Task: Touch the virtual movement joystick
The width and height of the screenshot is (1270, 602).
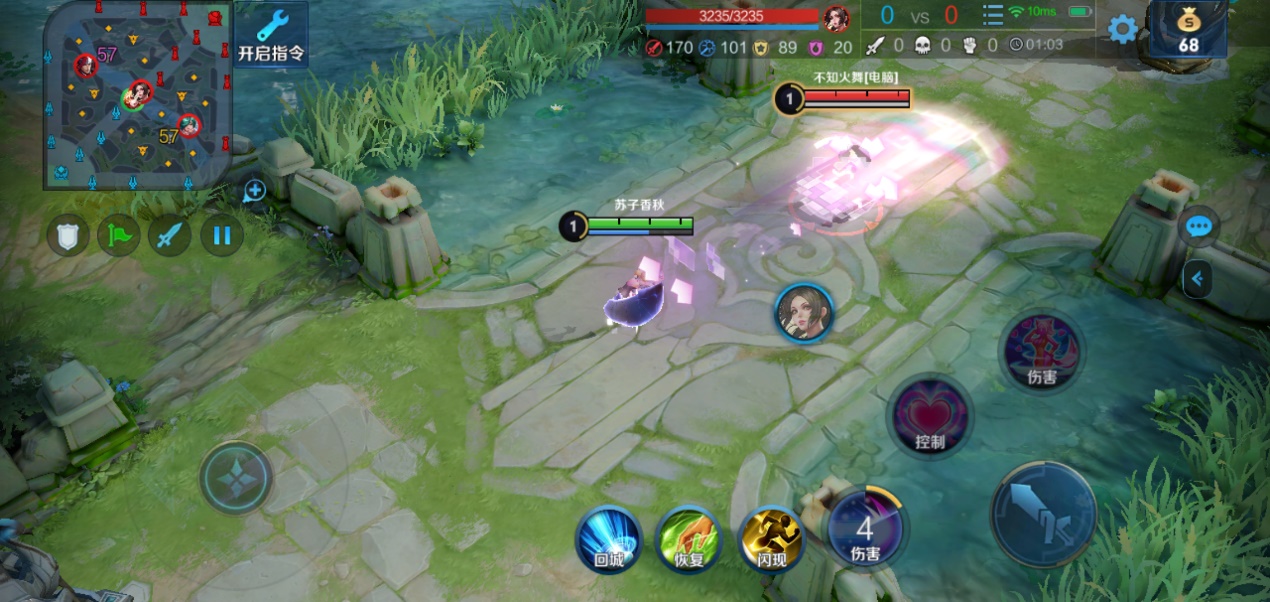Action: point(236,479)
